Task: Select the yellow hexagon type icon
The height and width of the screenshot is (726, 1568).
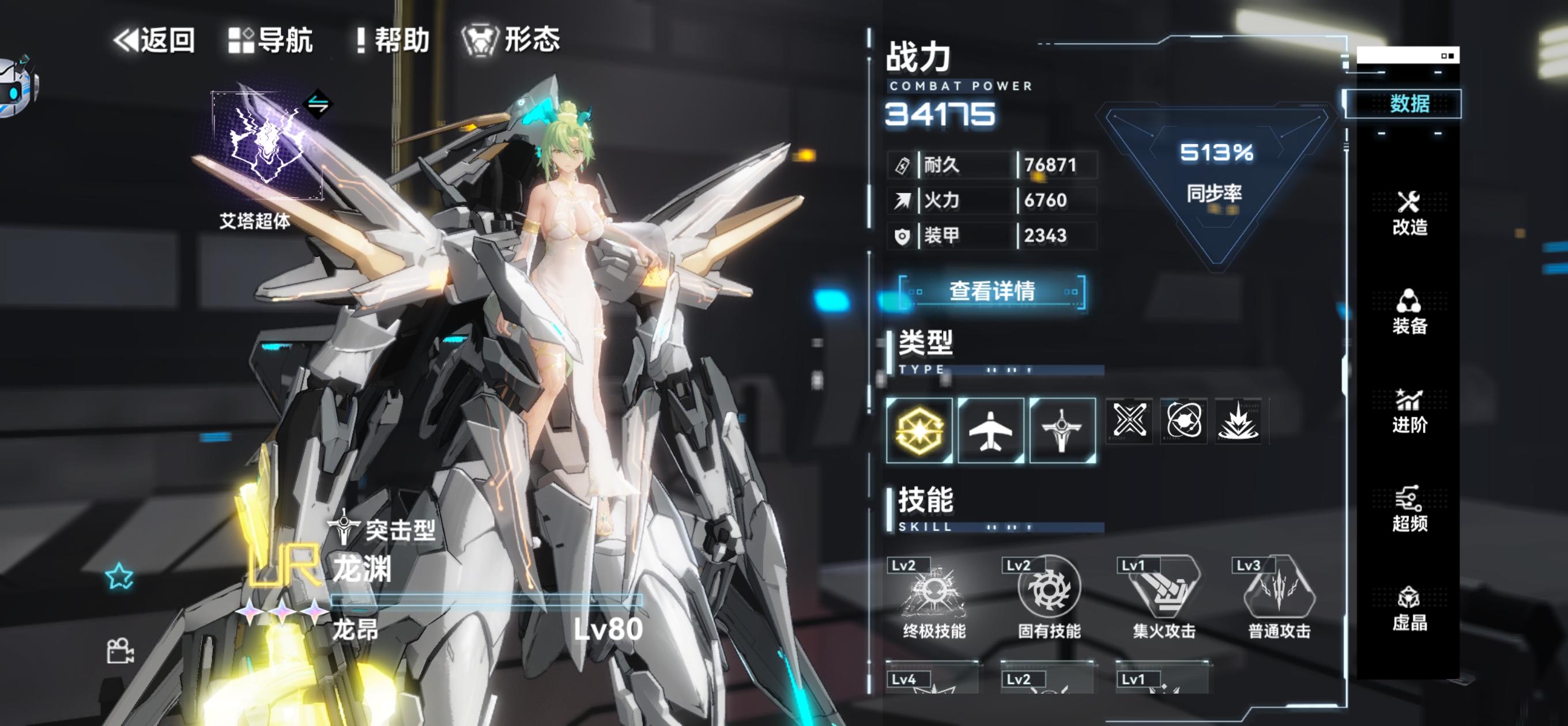Action: pyautogui.click(x=919, y=430)
